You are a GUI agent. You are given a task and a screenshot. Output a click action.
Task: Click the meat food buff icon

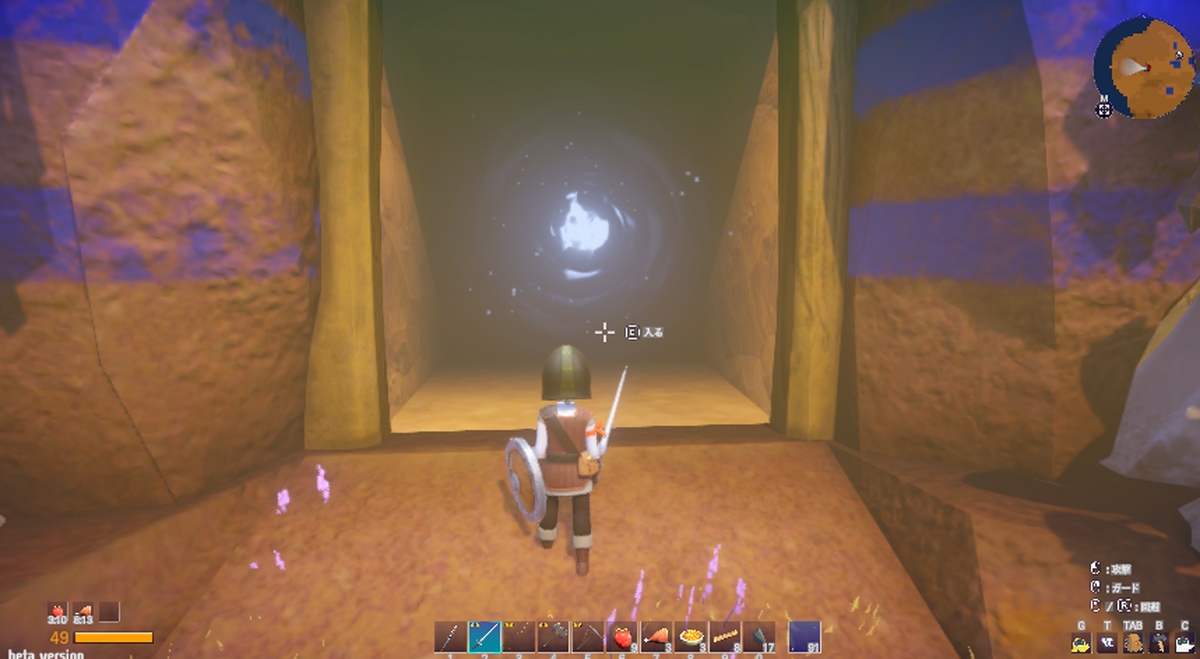point(84,611)
